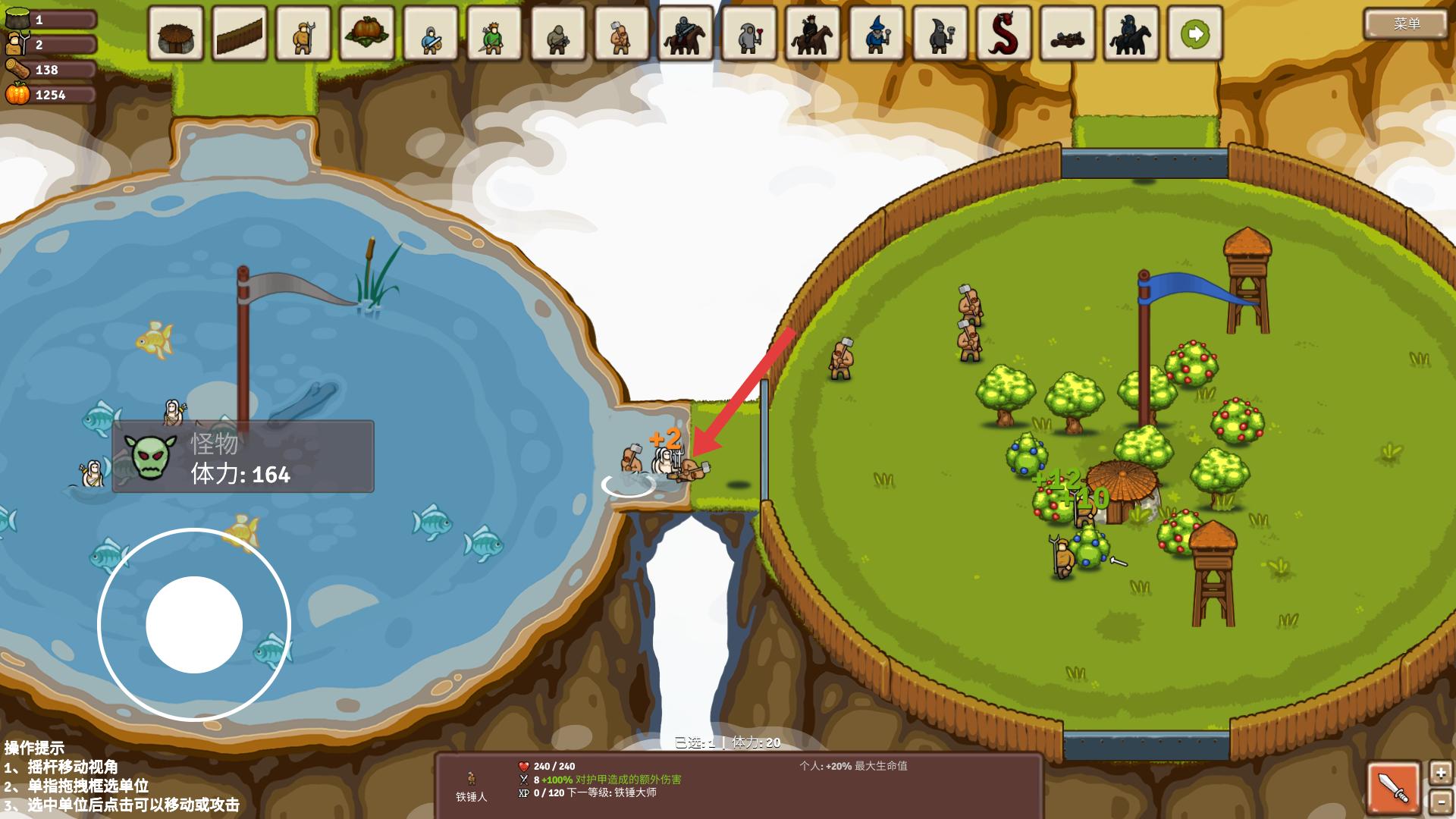Open the 菜单 menu button
1456x819 pixels.
[x=1405, y=24]
